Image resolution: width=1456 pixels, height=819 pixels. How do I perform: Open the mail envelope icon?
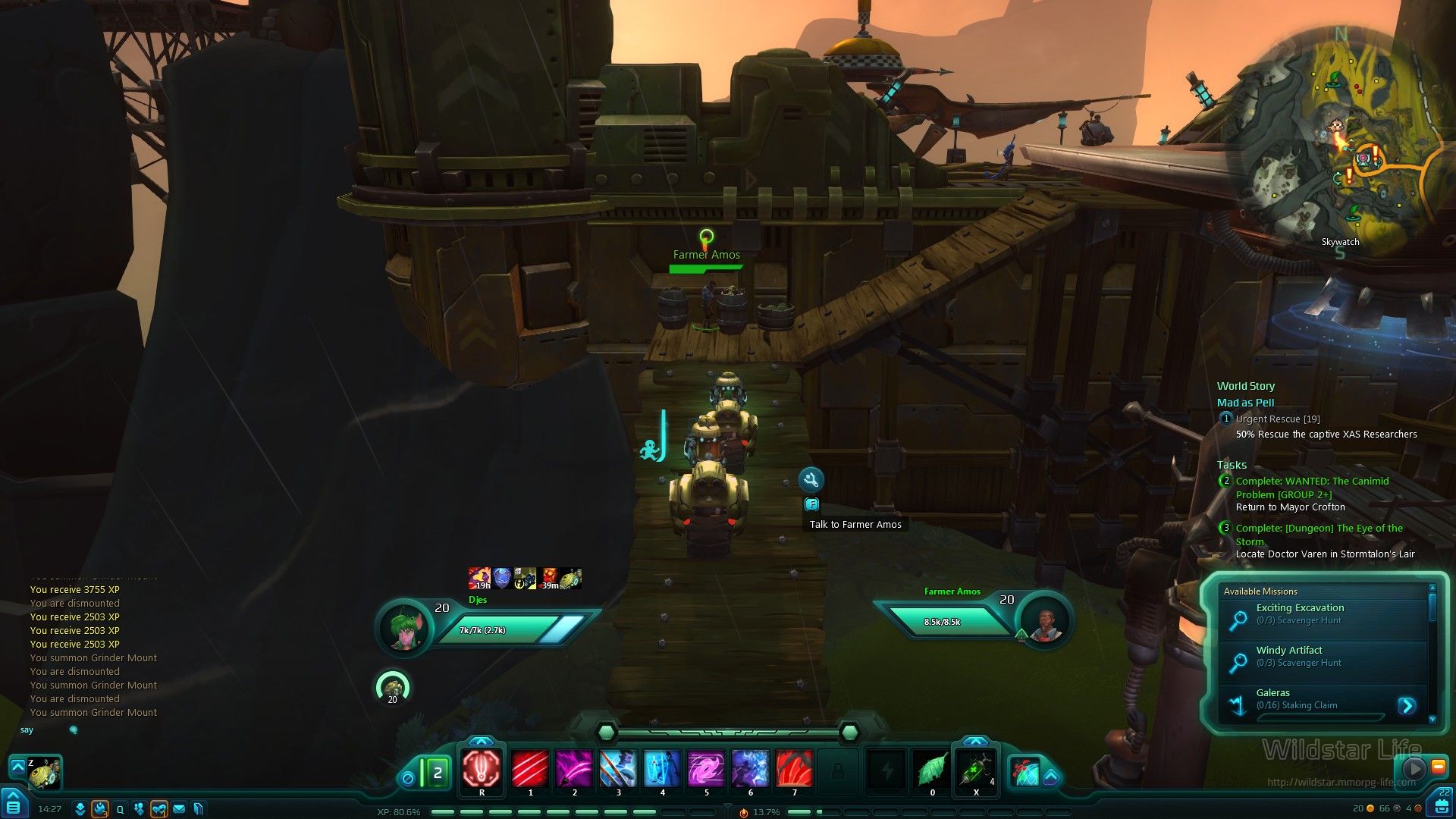pos(179,809)
